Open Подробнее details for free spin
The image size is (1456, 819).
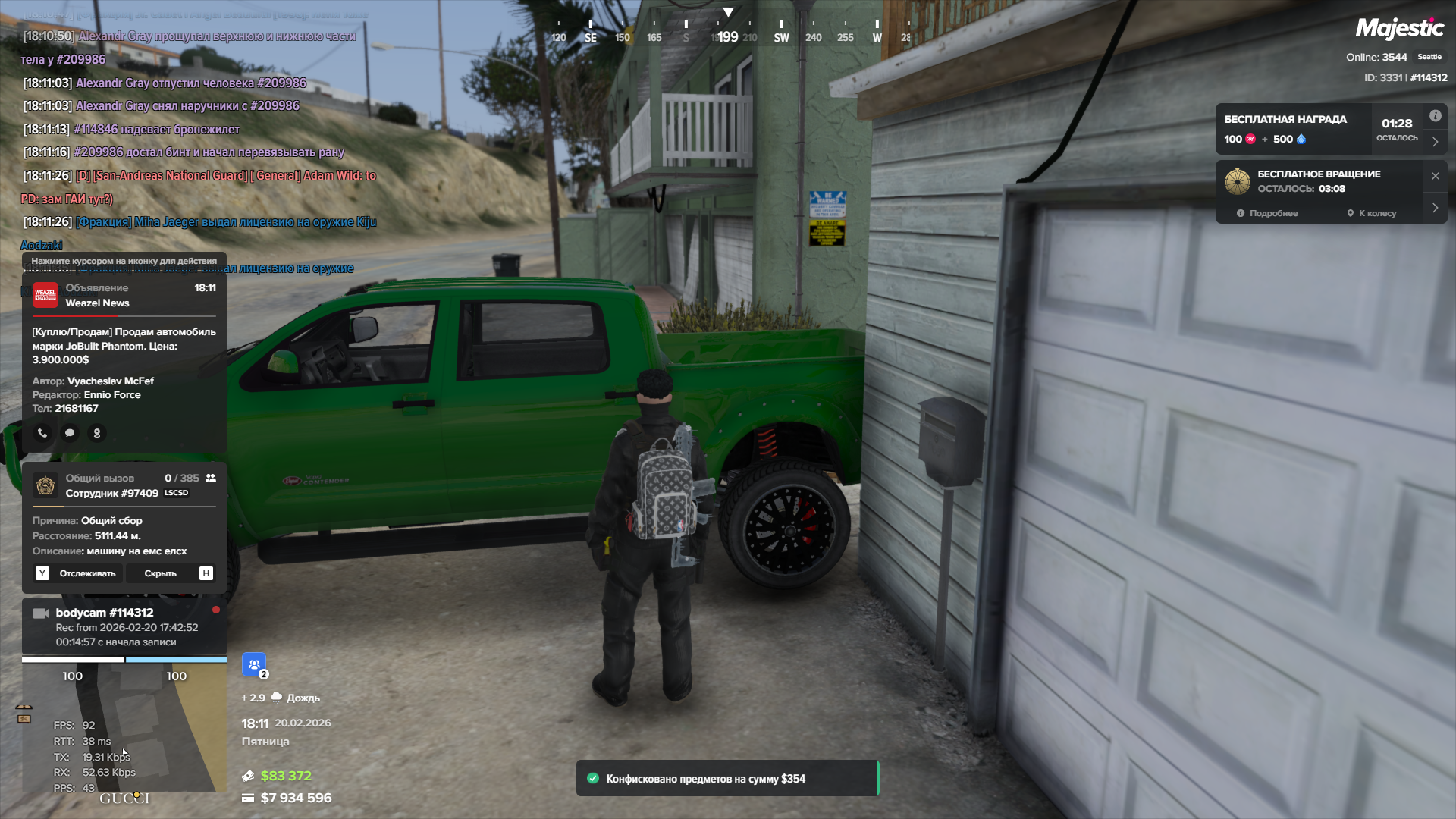(x=1267, y=213)
